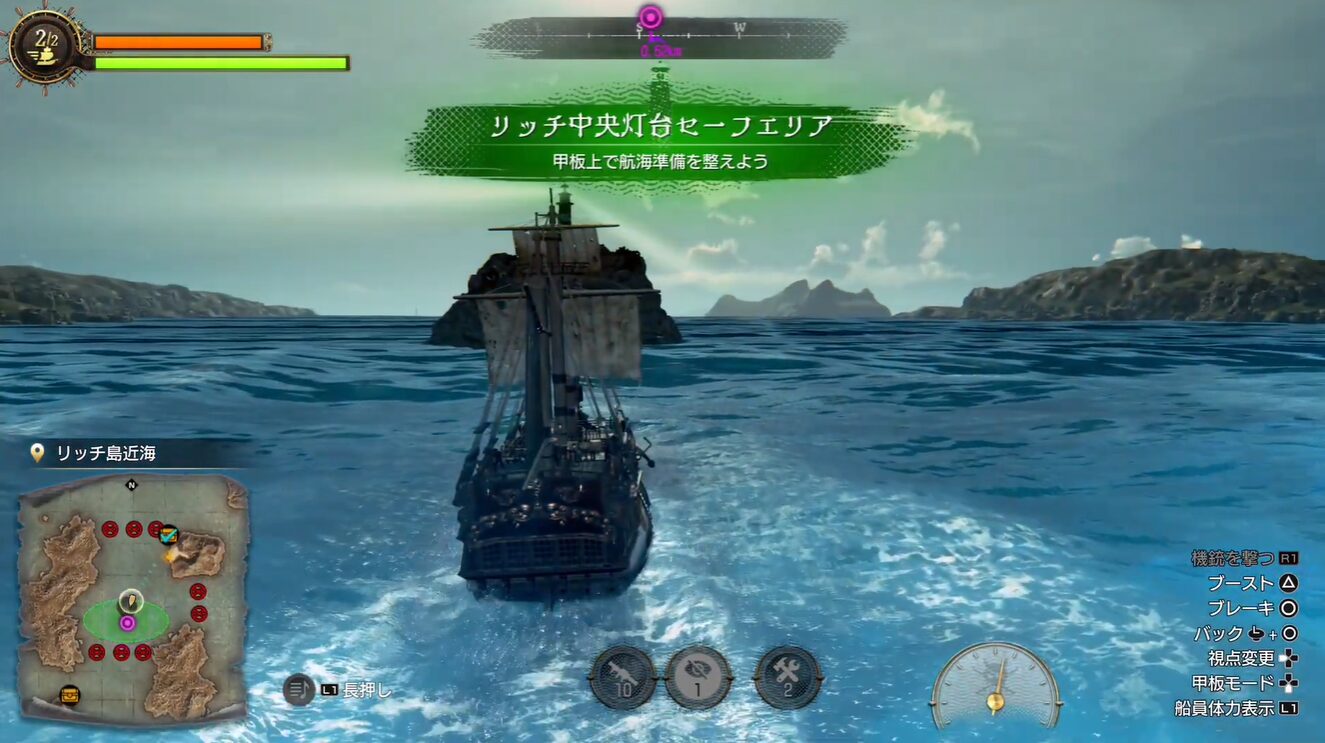1325x743 pixels.
Task: Select the unchecked treasure chest marker on minimap
Action: coord(69,694)
